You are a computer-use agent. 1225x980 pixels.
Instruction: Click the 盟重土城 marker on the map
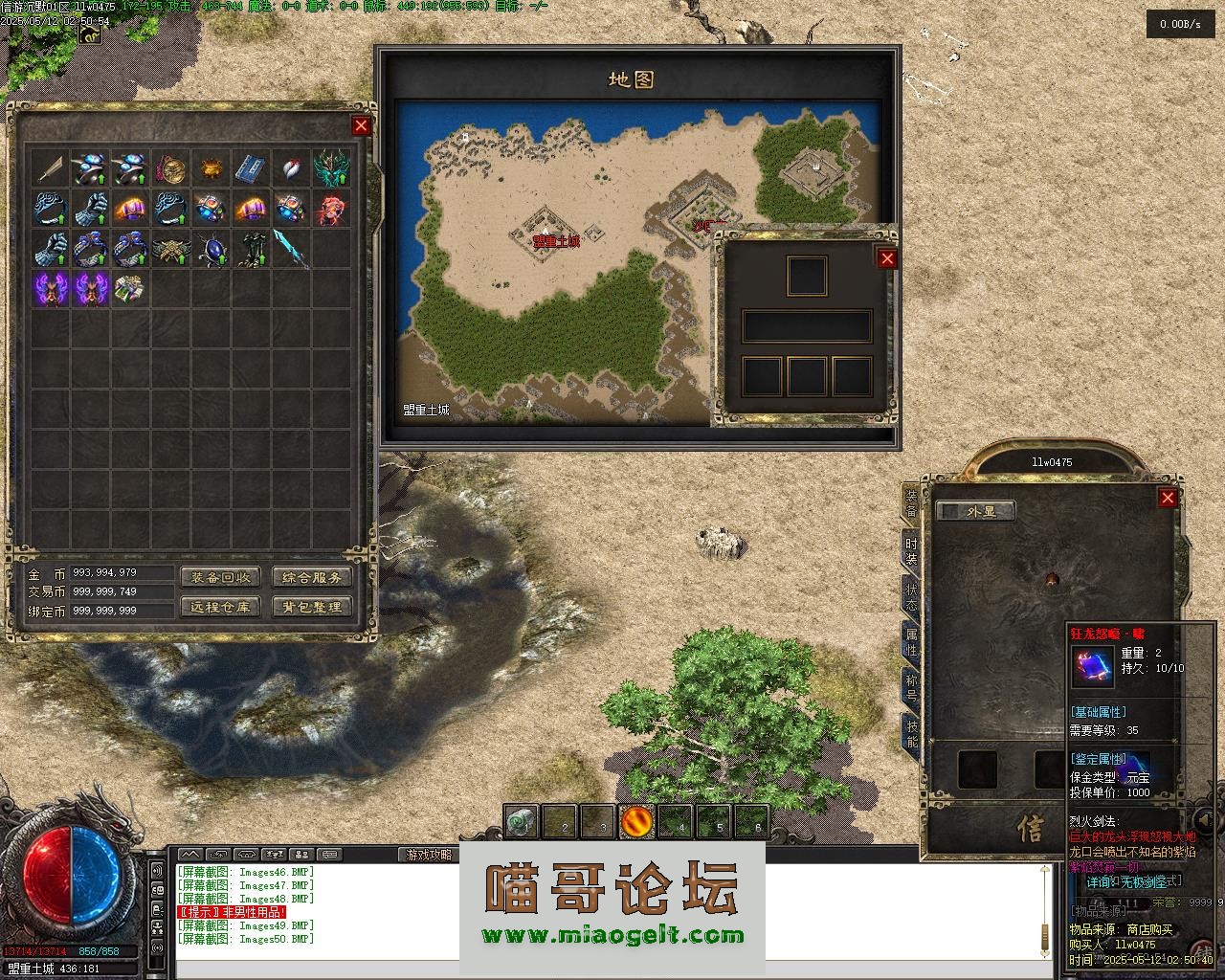pos(556,241)
